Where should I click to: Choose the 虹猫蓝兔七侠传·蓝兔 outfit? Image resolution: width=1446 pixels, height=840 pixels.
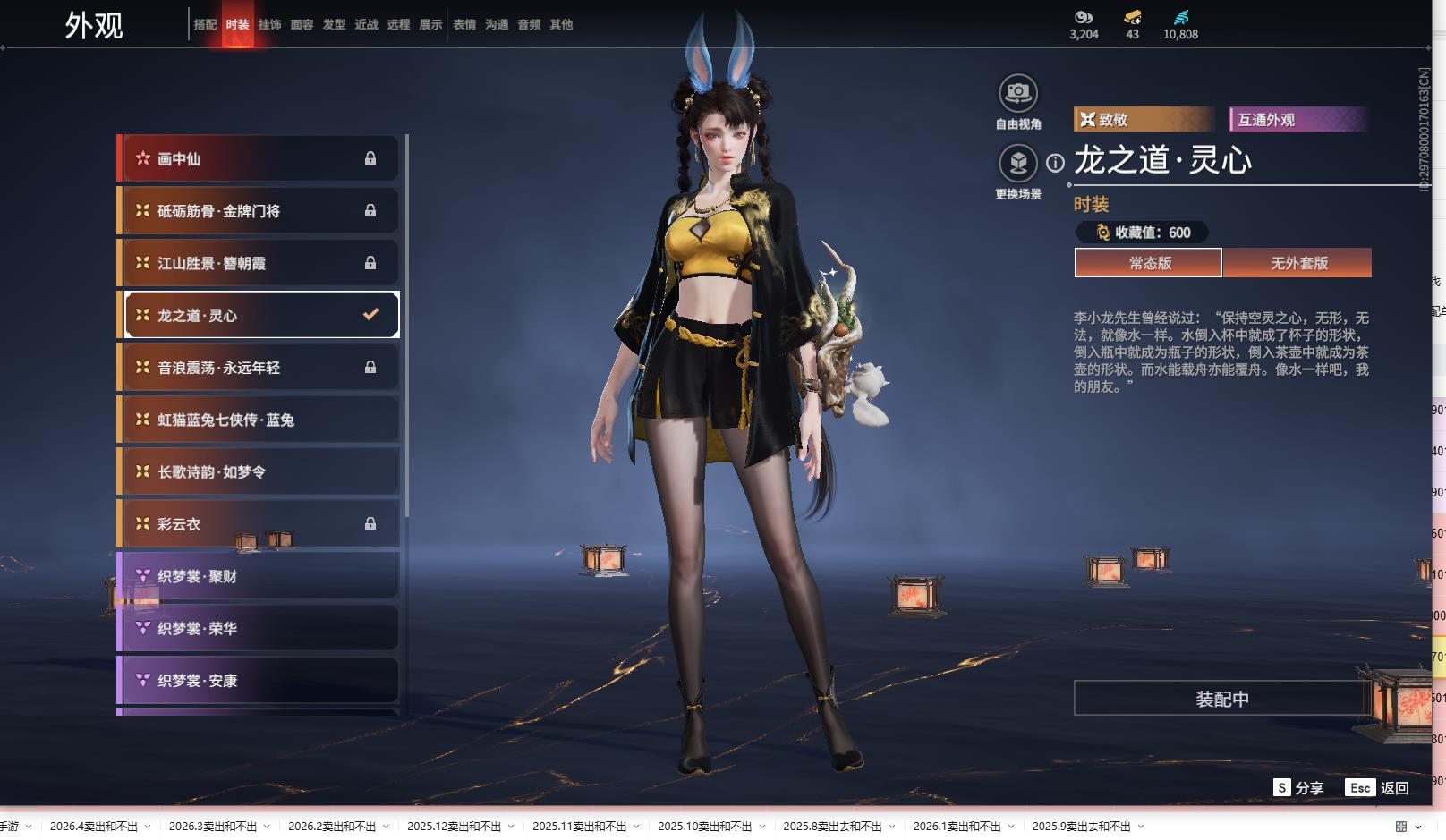pos(259,420)
